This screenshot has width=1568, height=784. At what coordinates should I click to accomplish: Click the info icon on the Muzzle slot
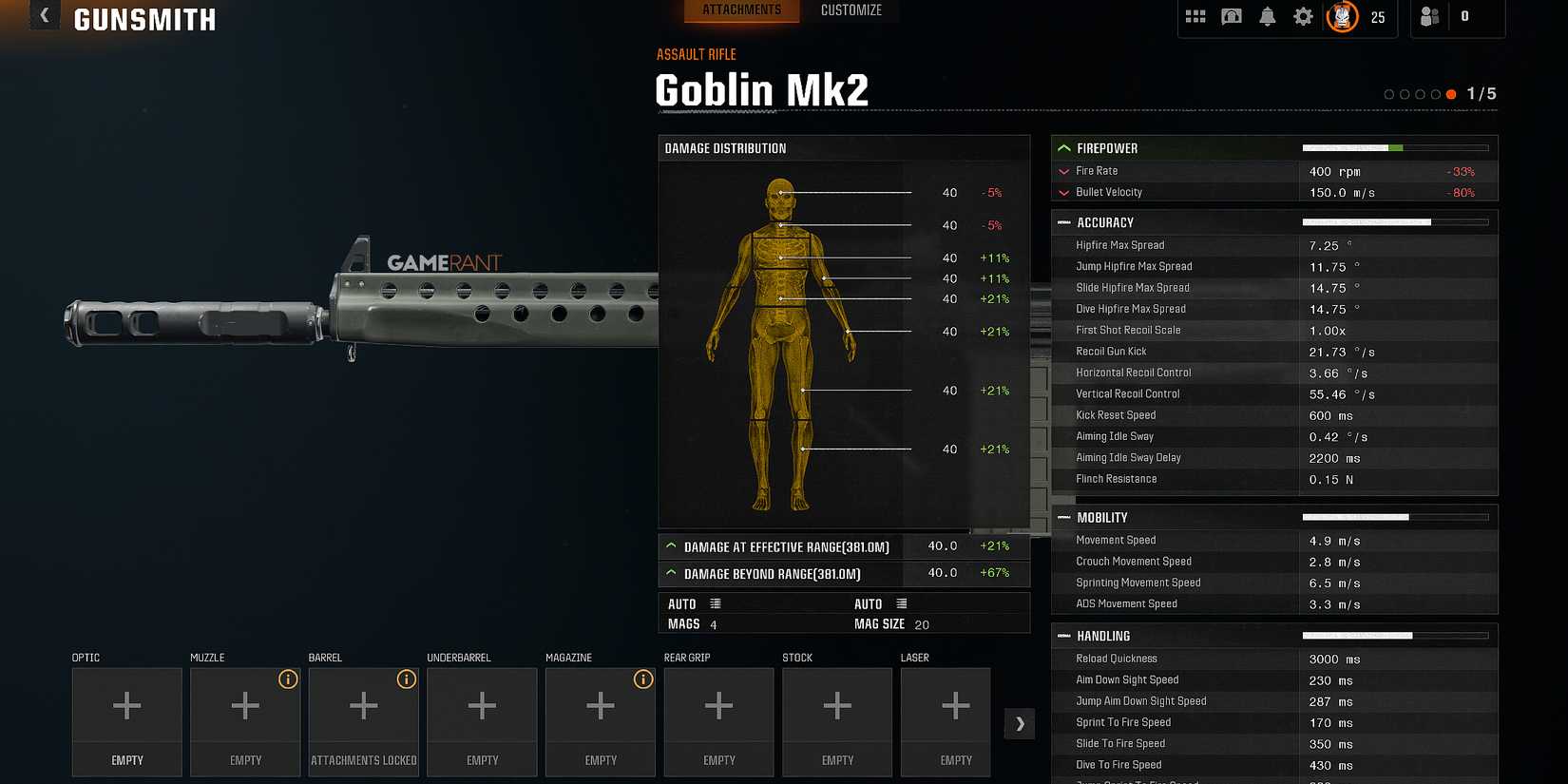point(290,679)
